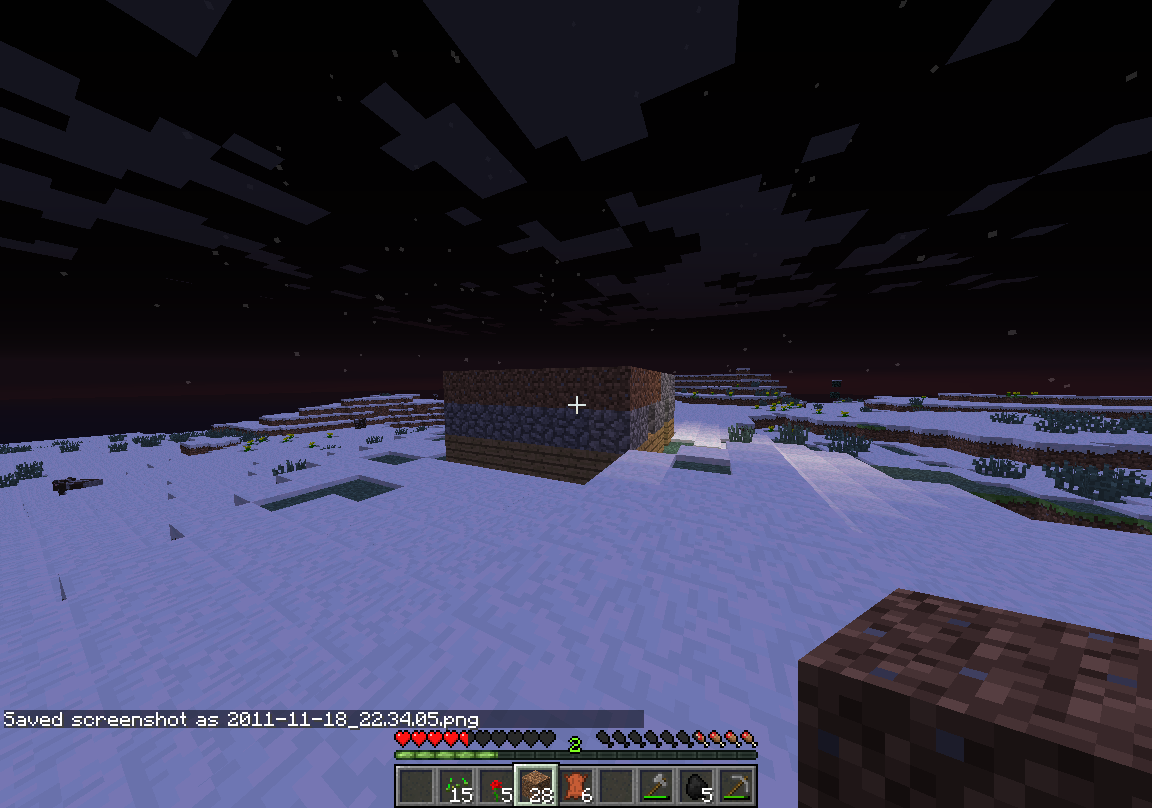Equip the stone axe from hotbar
The height and width of the screenshot is (808, 1152).
pos(656,785)
